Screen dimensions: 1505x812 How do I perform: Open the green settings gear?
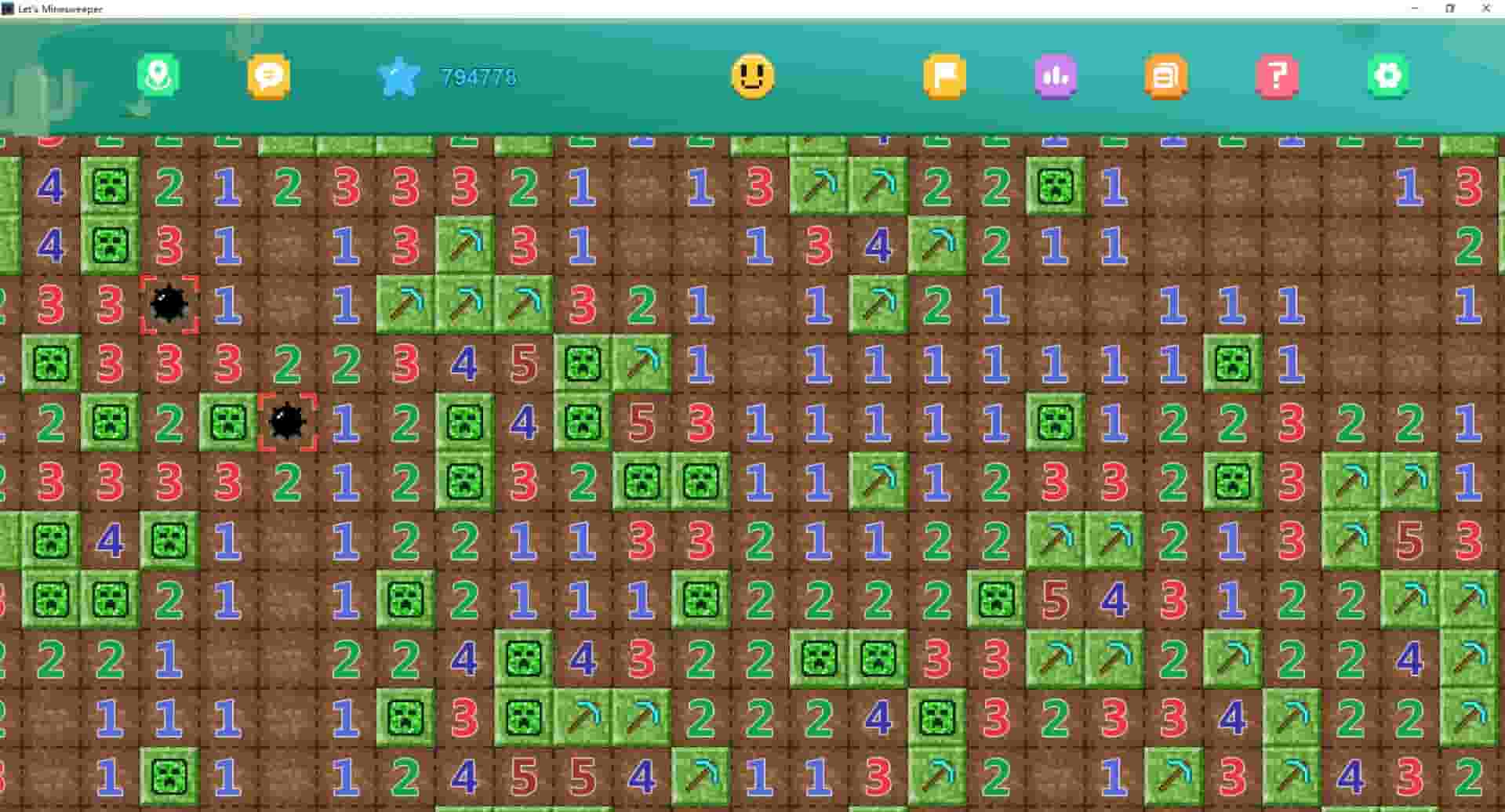coord(1387,77)
